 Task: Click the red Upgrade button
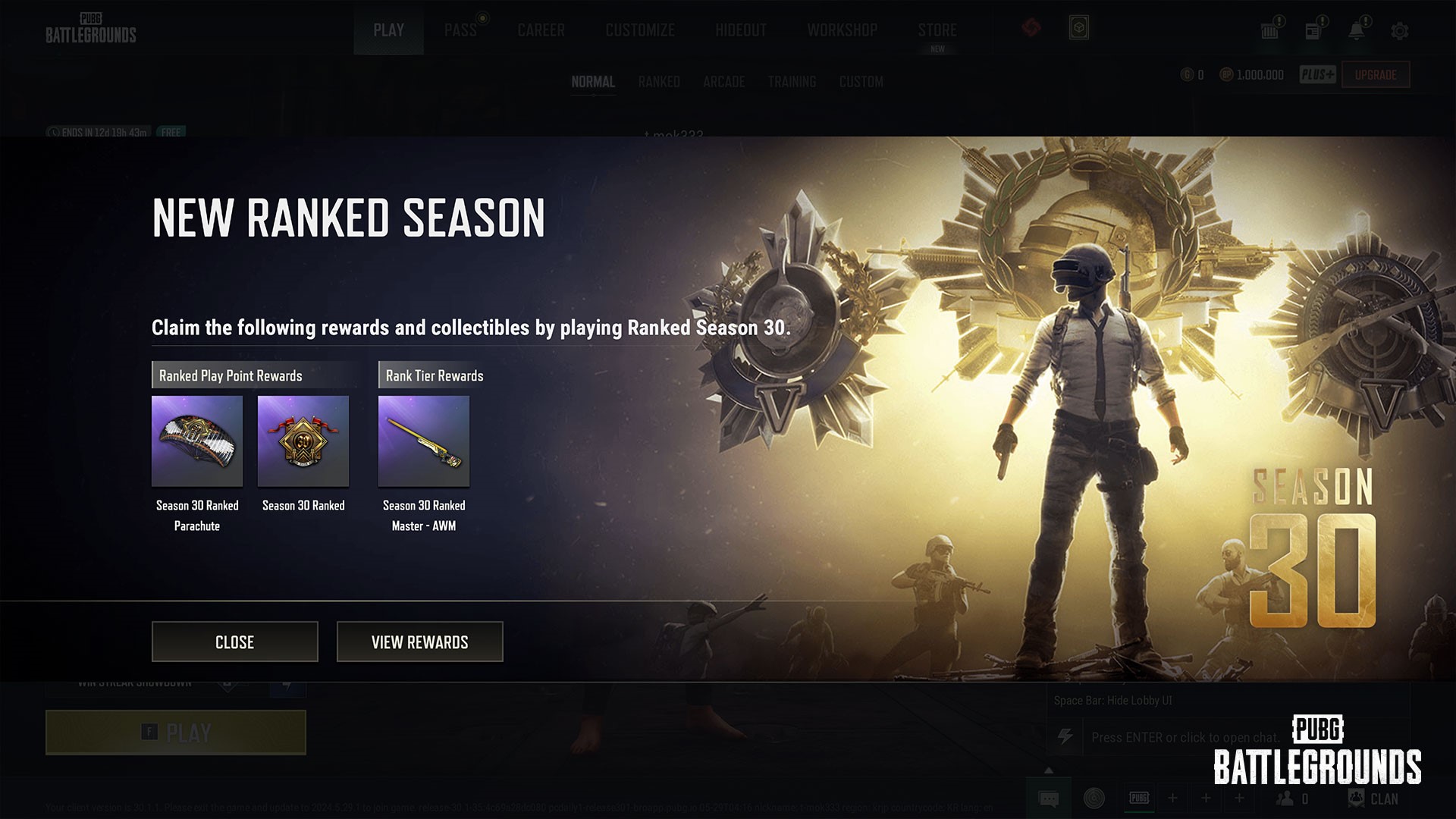[1376, 75]
